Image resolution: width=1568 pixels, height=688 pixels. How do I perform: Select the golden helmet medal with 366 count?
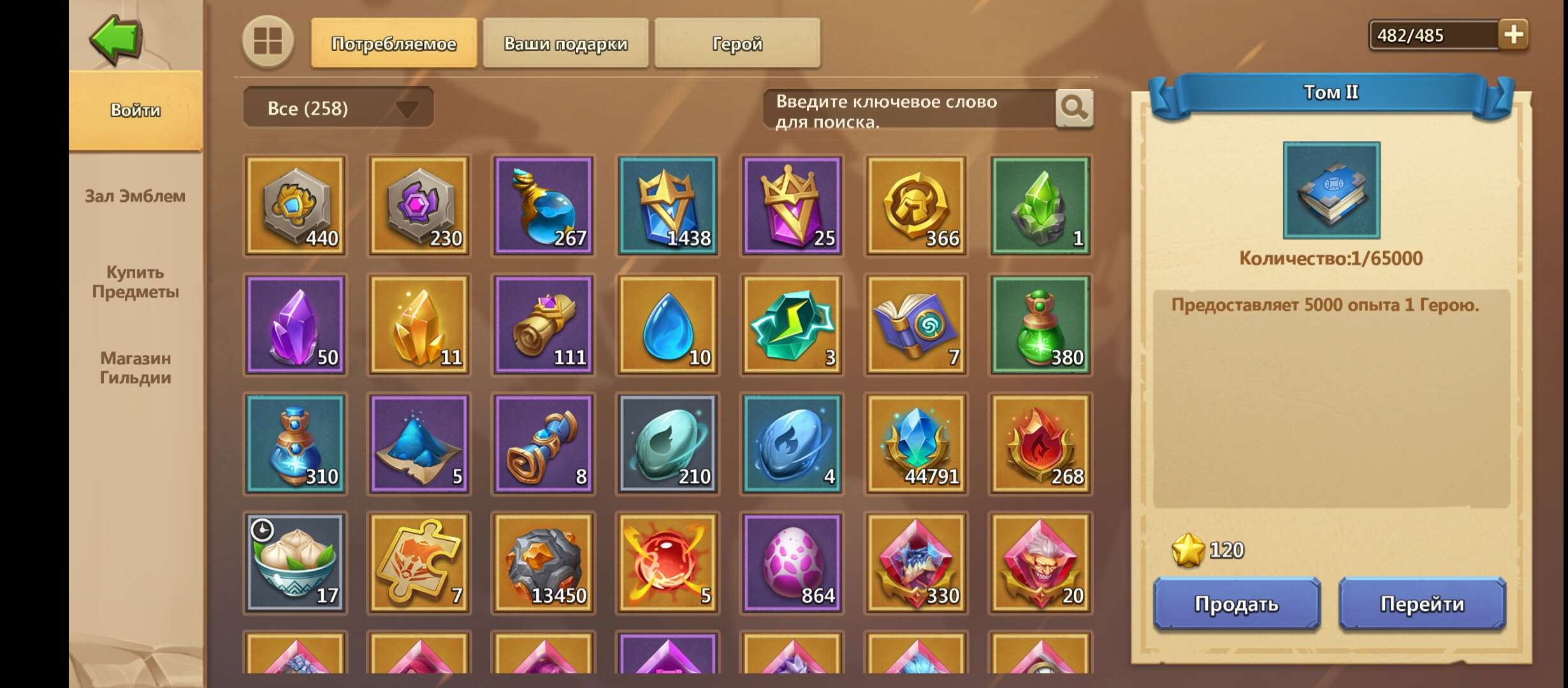pyautogui.click(x=915, y=205)
